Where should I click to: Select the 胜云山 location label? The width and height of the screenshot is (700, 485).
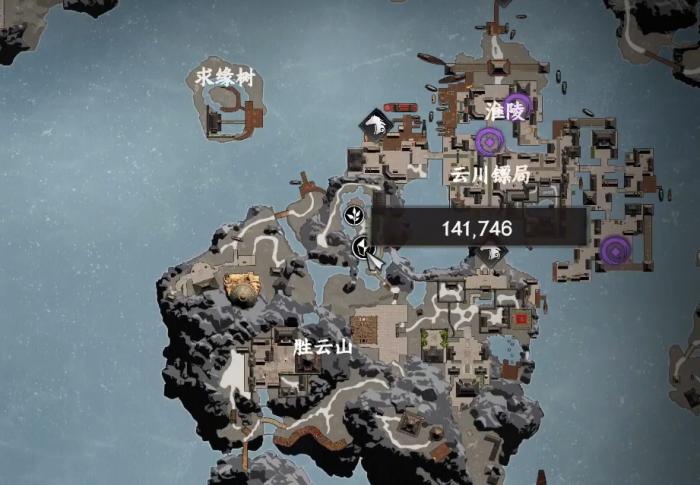pos(323,347)
